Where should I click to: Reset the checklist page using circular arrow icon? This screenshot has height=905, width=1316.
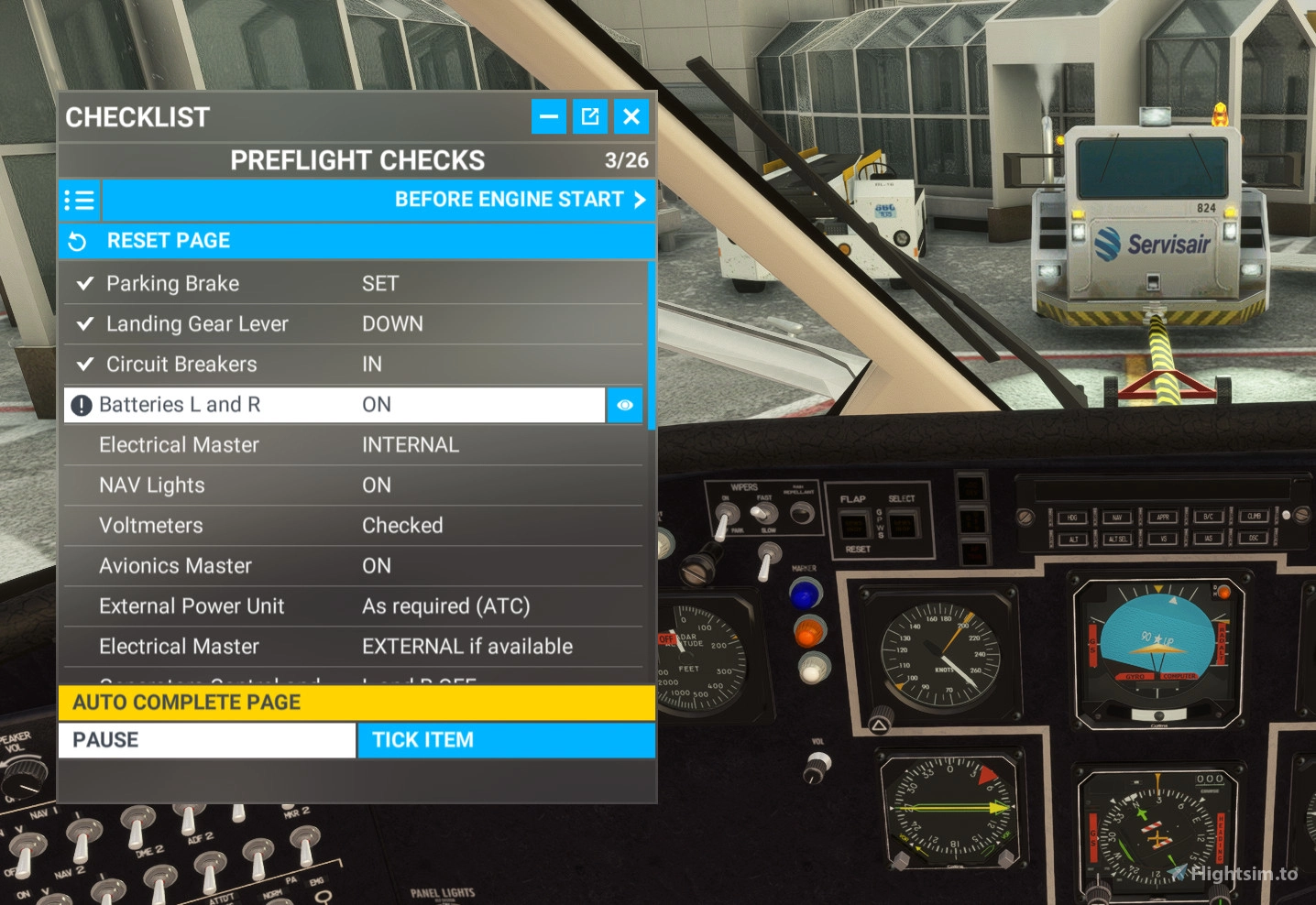[80, 240]
